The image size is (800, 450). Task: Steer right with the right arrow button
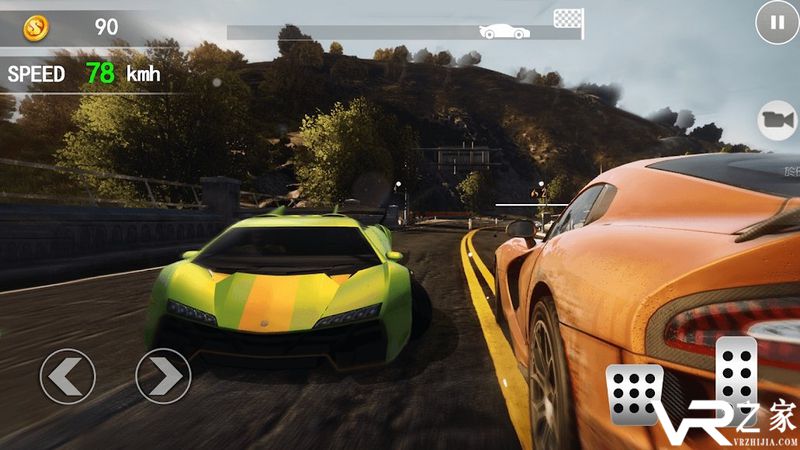click(163, 376)
